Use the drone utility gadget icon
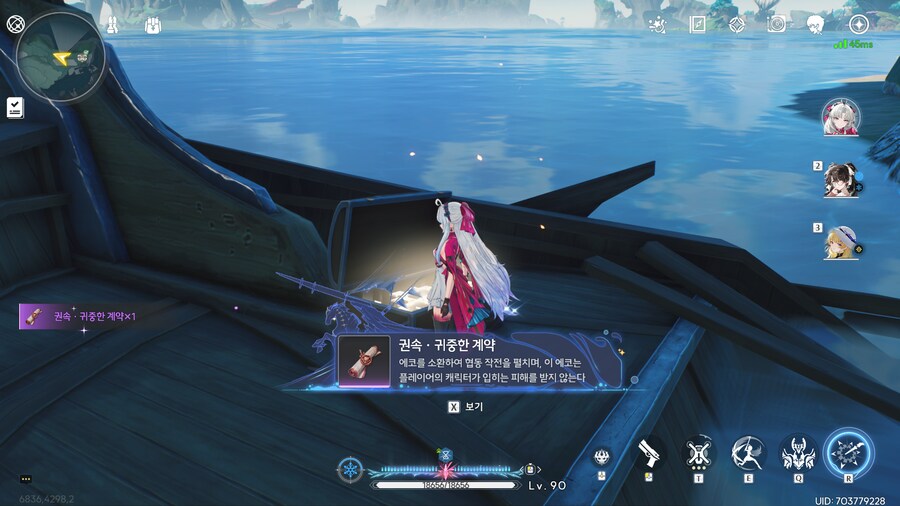This screenshot has height=506, width=900. point(698,454)
